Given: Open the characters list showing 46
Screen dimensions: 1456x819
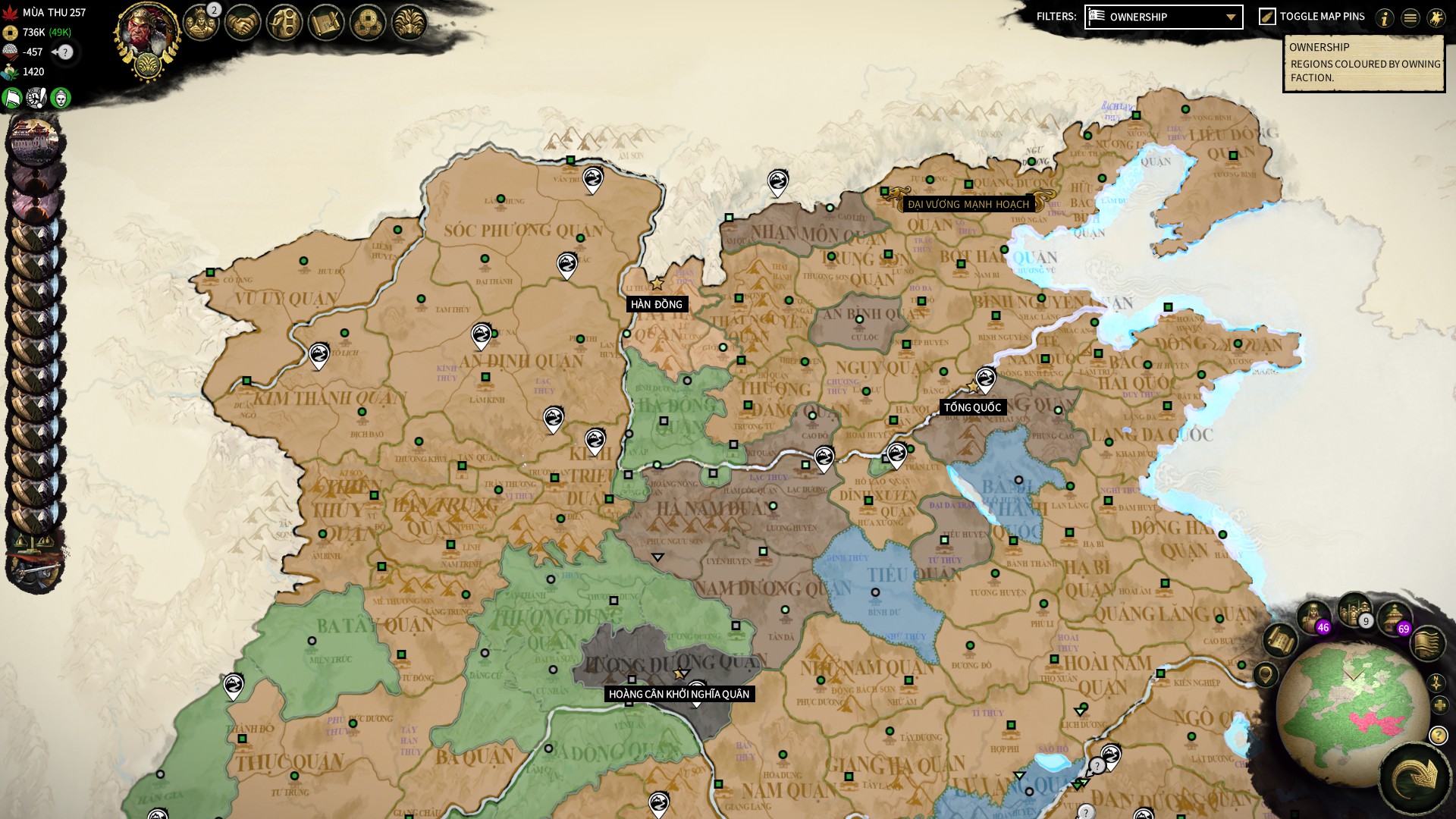Looking at the screenshot, I should click(x=1313, y=615).
